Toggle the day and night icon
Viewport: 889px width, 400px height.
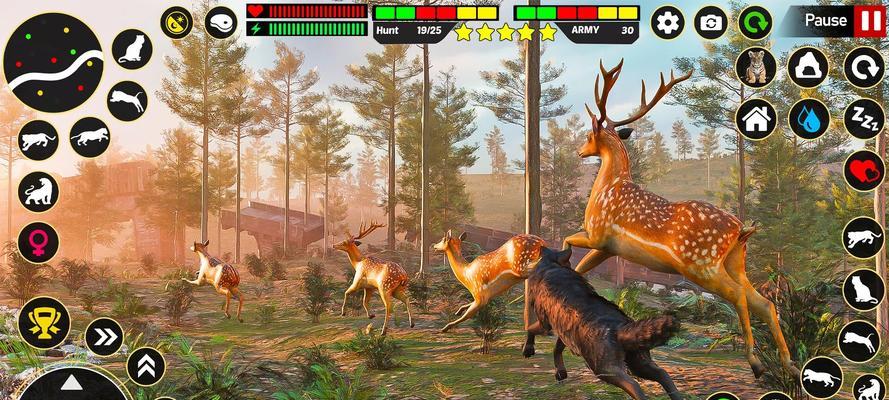click(178, 21)
